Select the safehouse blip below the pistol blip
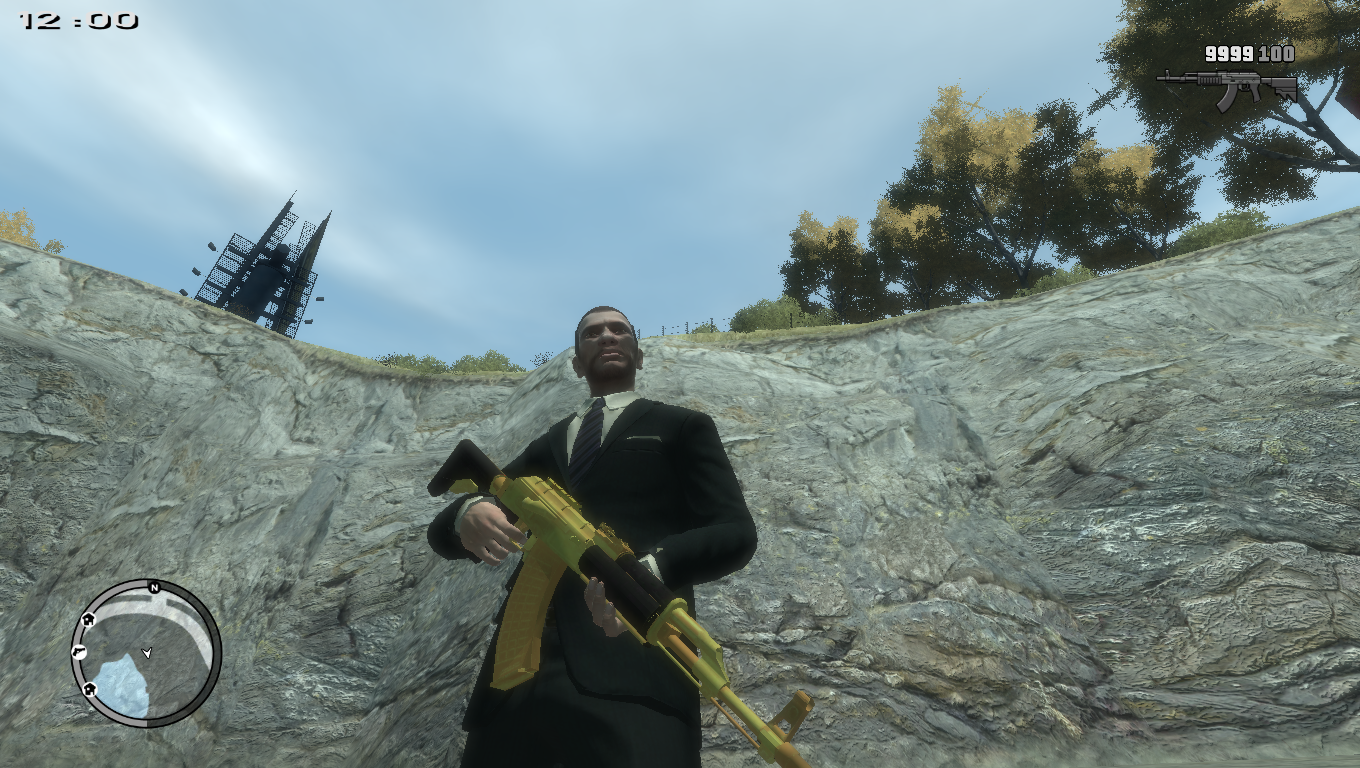Screen dimensions: 1360x768 pyautogui.click(x=89, y=688)
